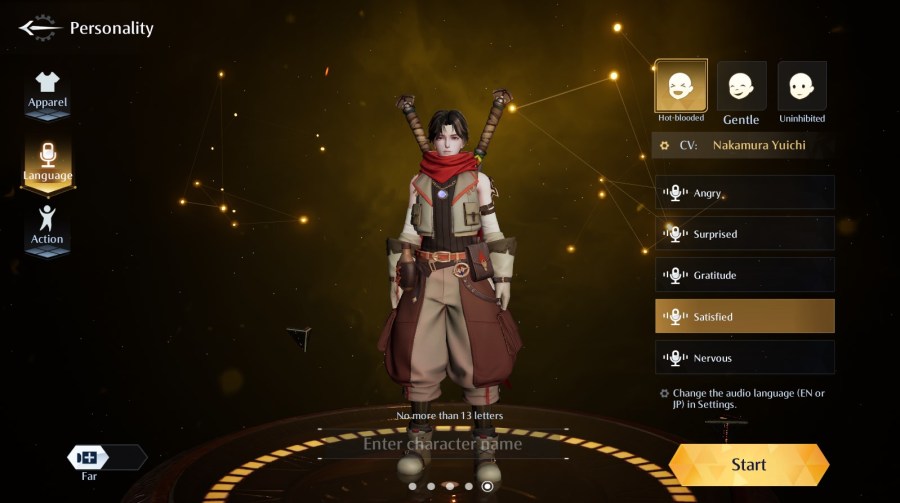The image size is (900, 503).
Task: Open the Apparel tab
Action: (47, 92)
